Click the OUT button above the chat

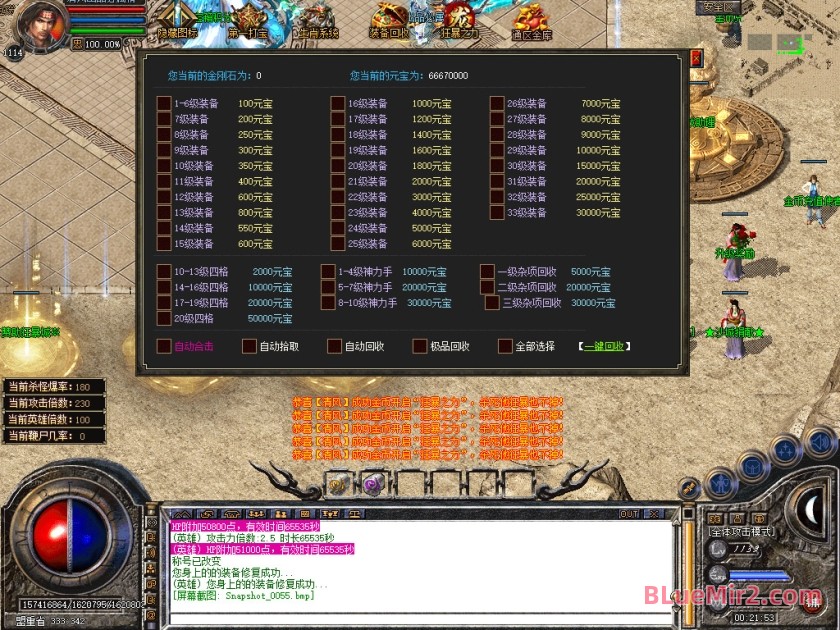(x=629, y=513)
